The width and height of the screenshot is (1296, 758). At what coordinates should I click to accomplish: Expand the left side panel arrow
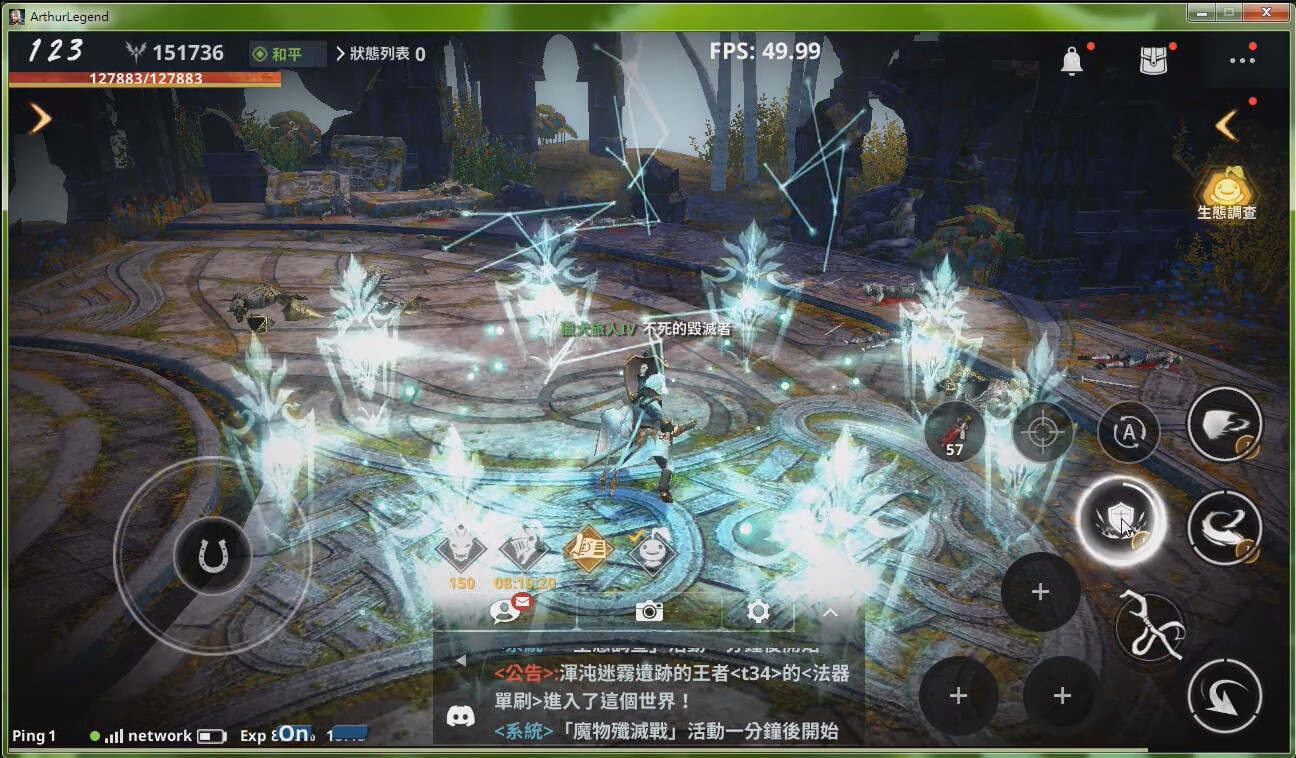coord(40,118)
